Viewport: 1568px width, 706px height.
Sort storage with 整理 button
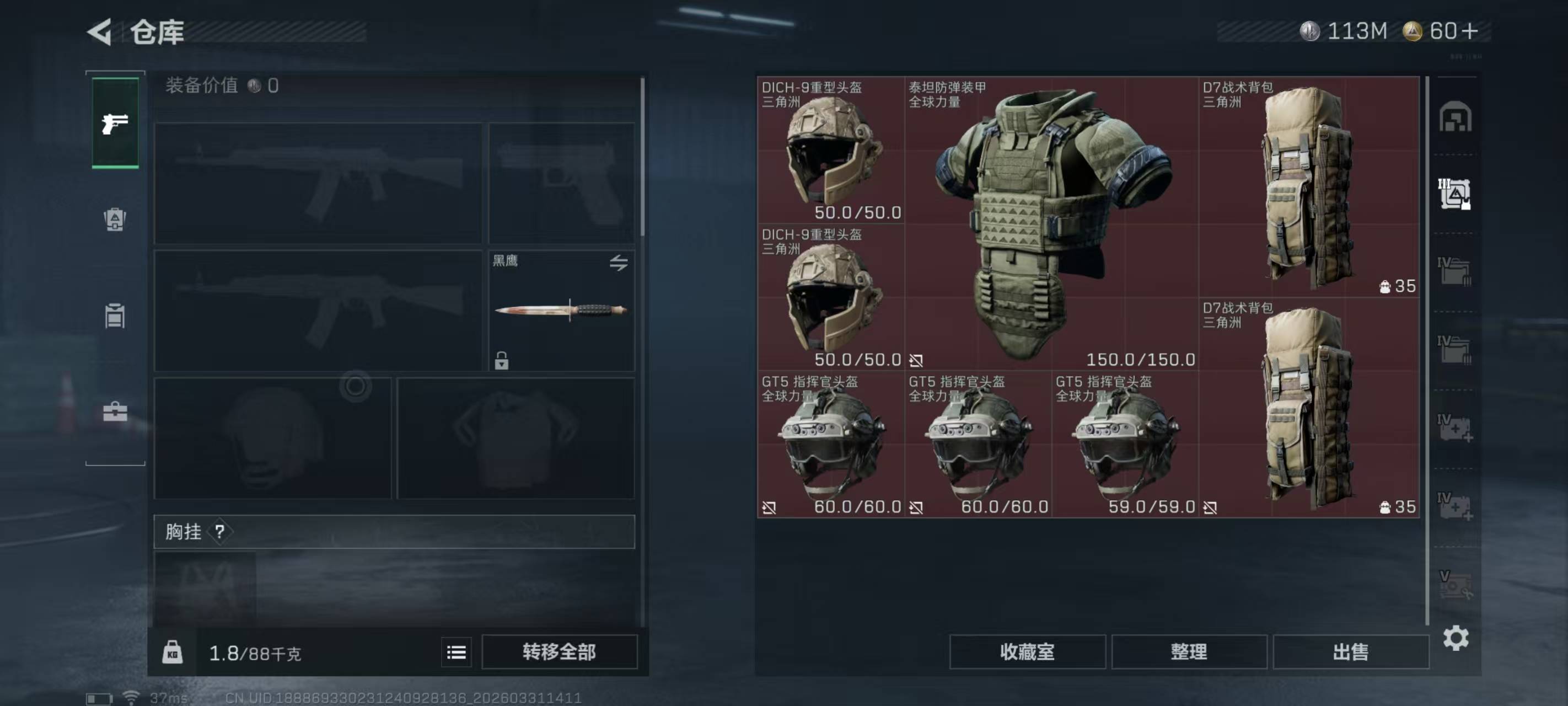(1189, 652)
